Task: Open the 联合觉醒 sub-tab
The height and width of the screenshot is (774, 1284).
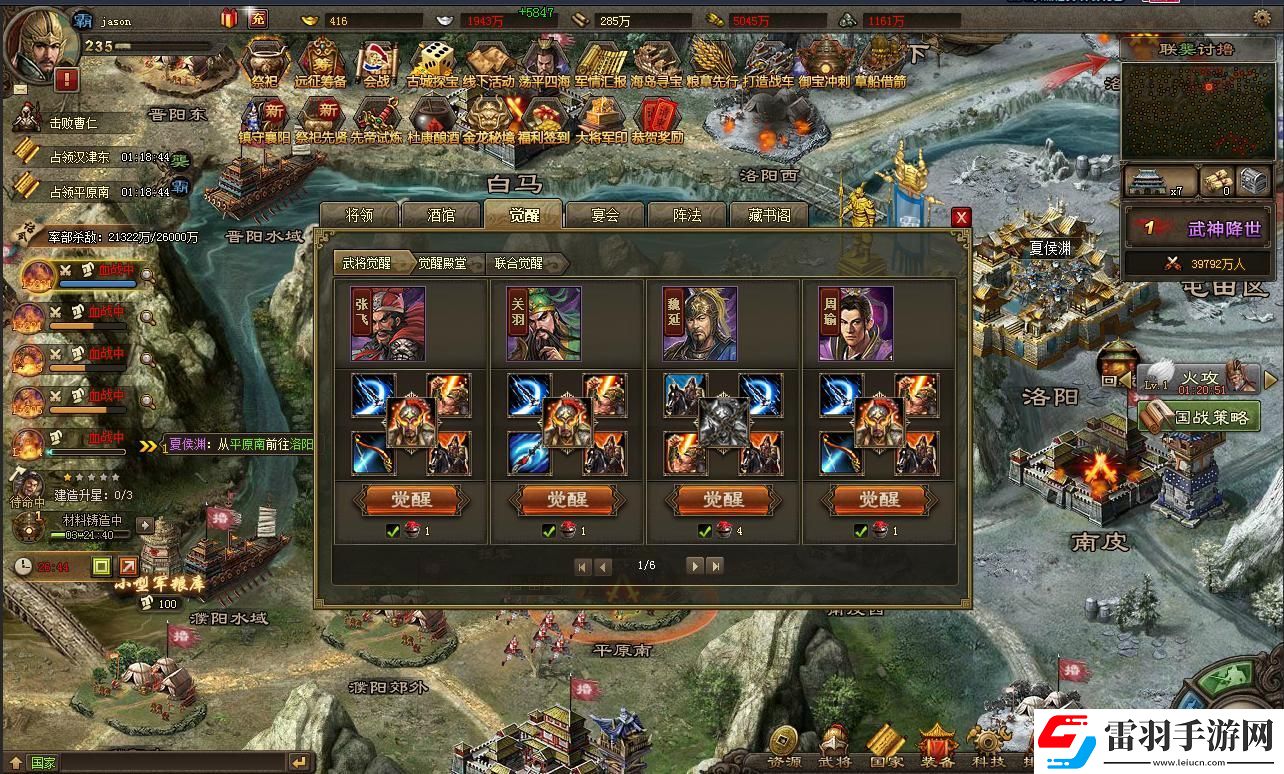Action: click(519, 263)
